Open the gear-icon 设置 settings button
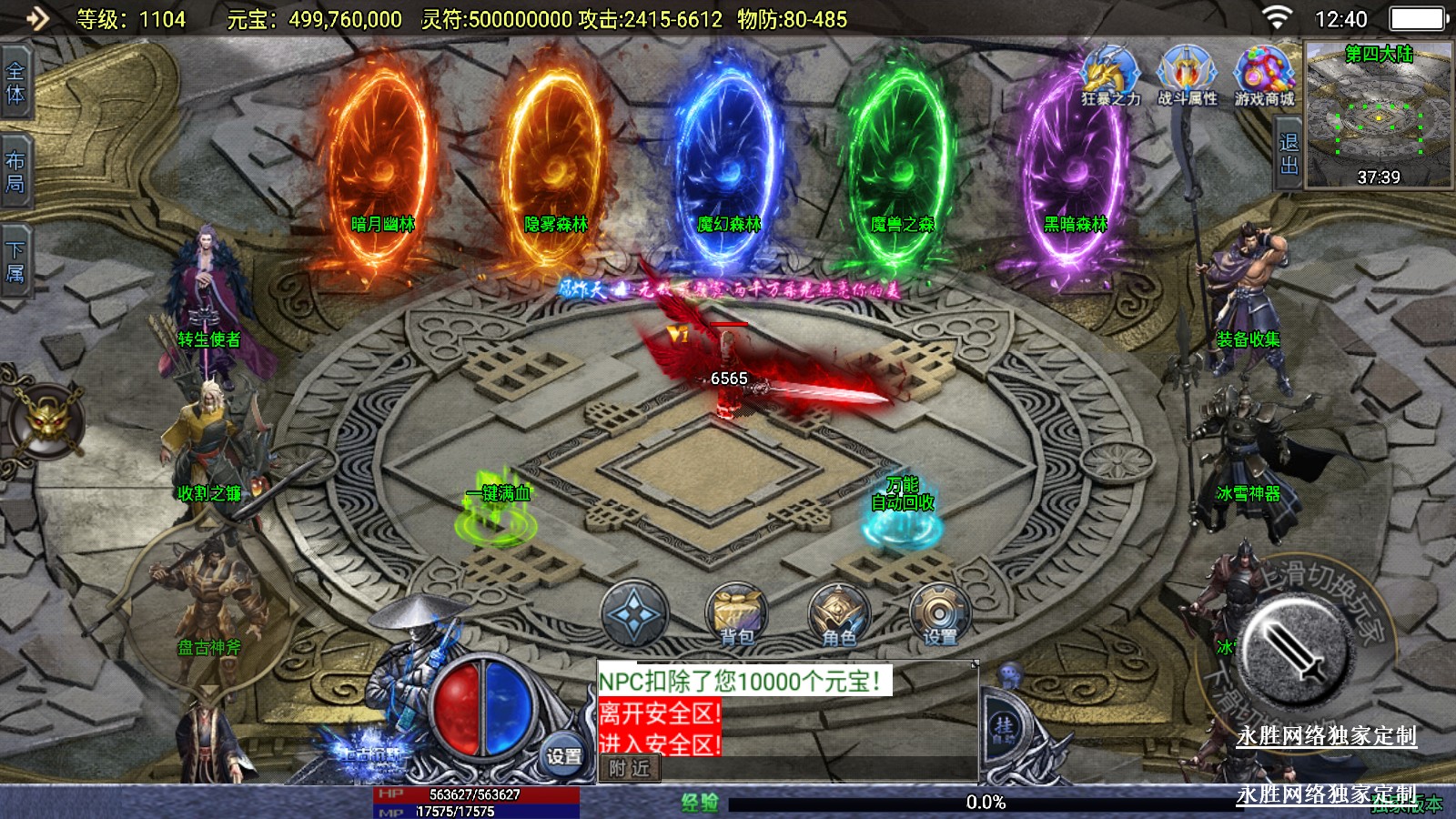This screenshot has height=819, width=1456. [939, 614]
